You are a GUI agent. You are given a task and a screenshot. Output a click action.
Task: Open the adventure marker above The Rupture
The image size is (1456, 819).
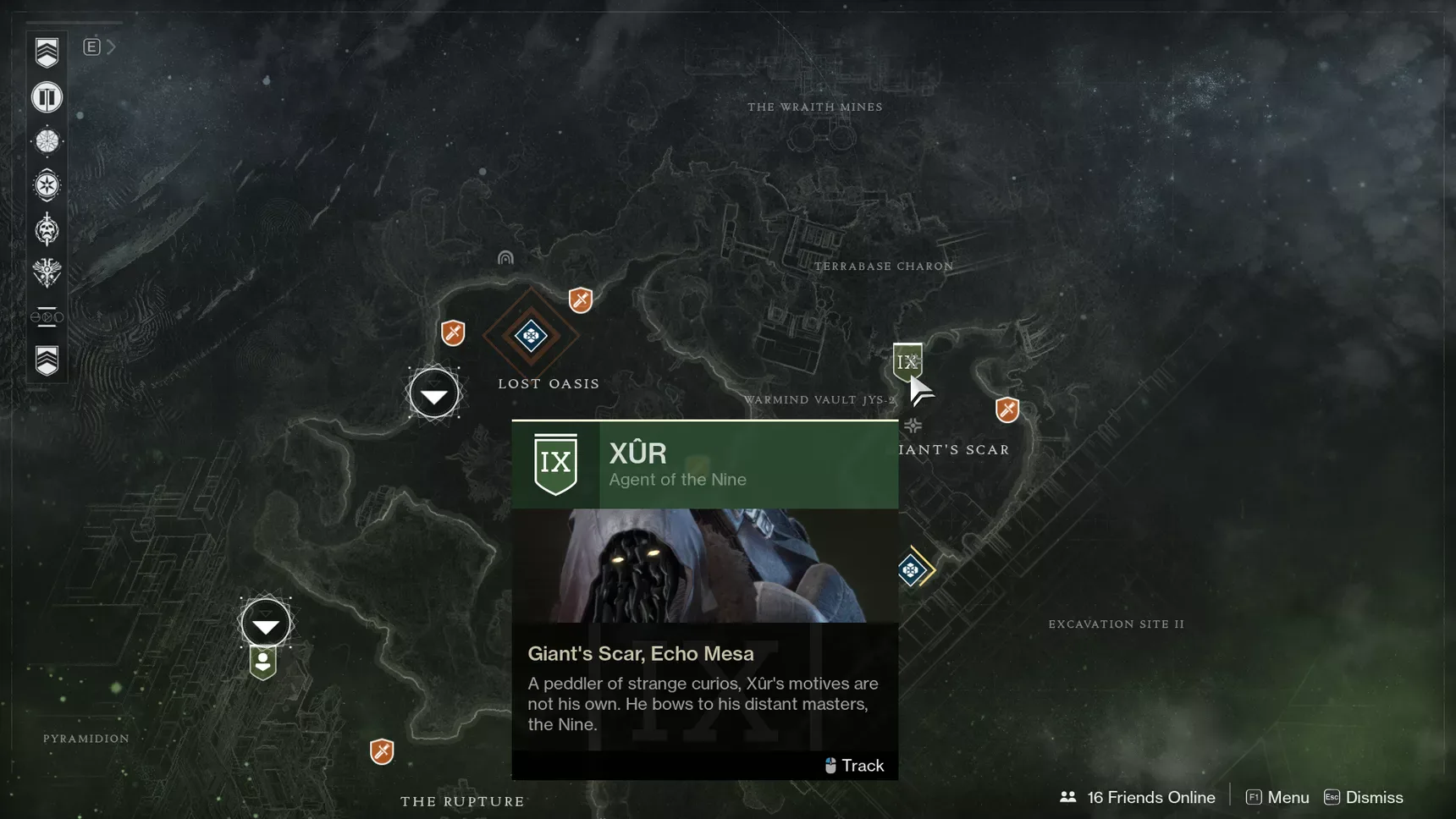click(382, 750)
